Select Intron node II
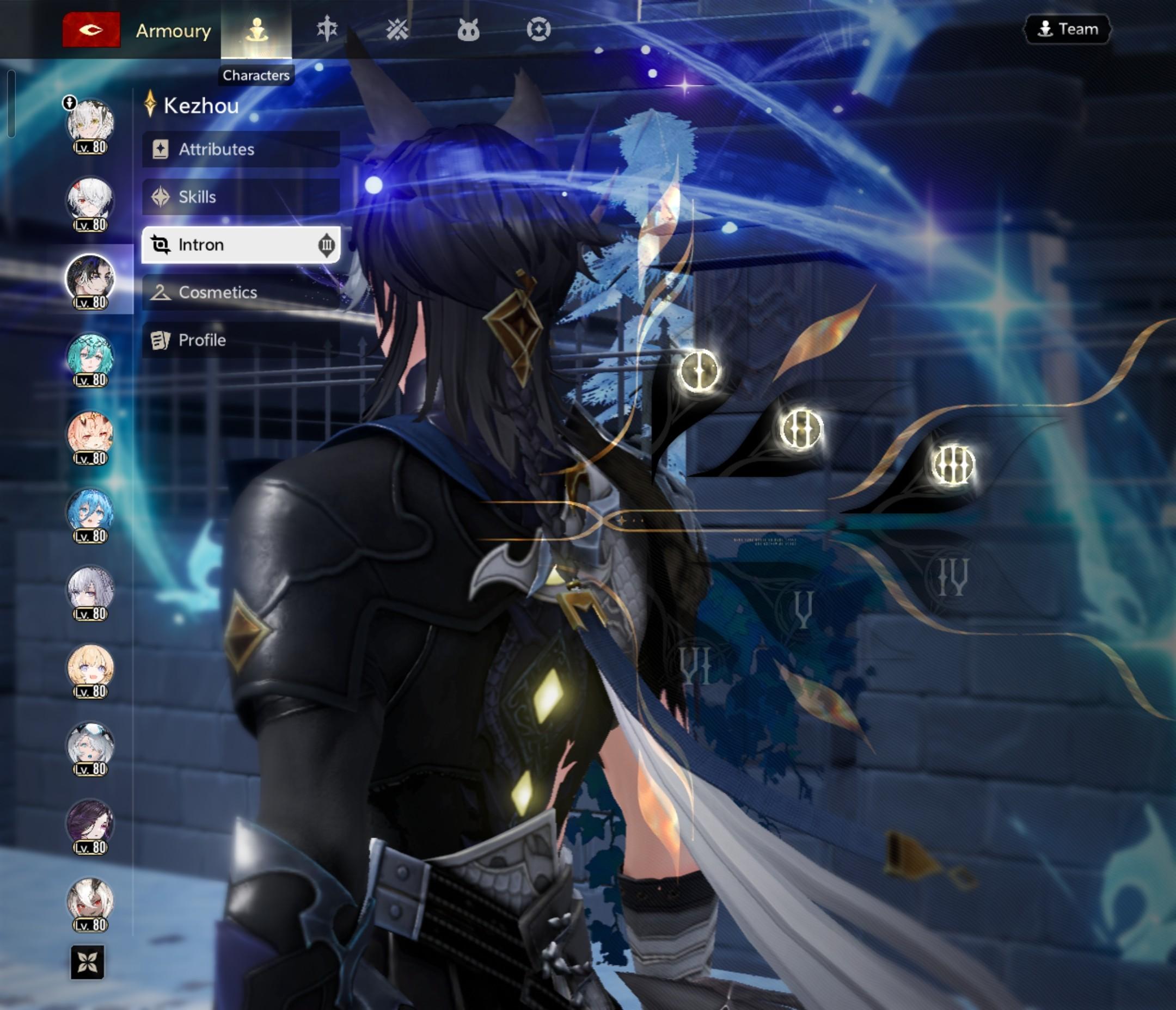 pos(800,428)
